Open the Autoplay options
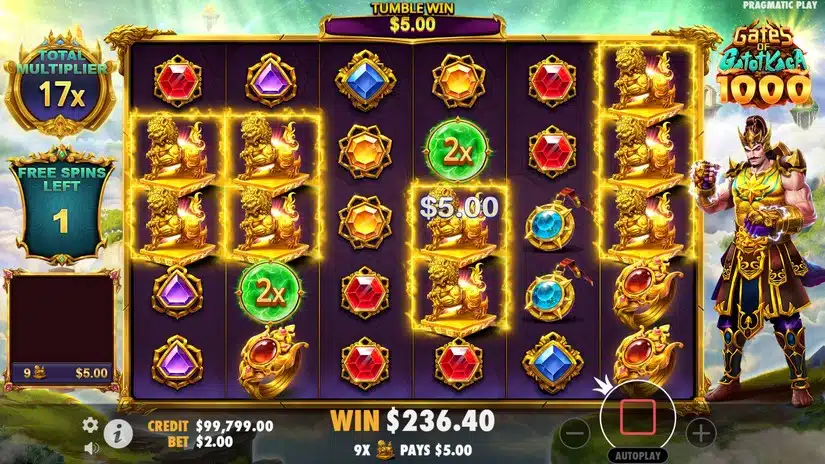The width and height of the screenshot is (825, 464). tap(638, 455)
